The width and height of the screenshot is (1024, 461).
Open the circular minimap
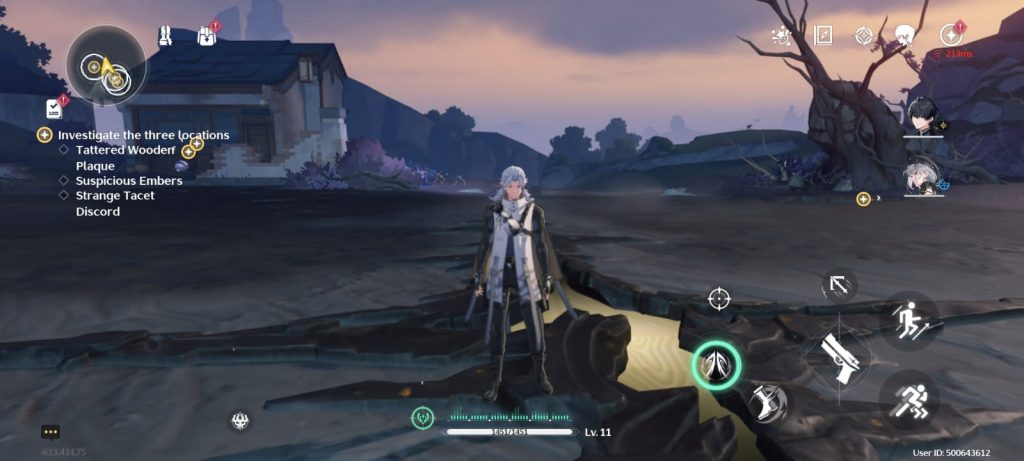[x=106, y=65]
